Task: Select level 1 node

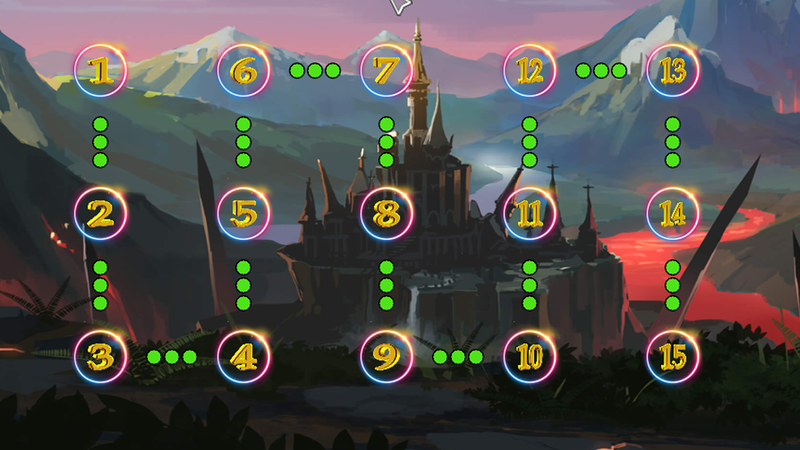Action: [100, 71]
